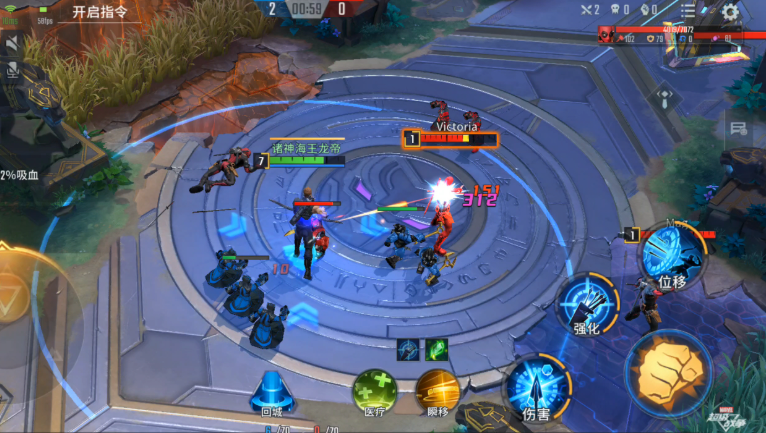
Task: Use the 医疗 heal spell
Action: coord(373,390)
